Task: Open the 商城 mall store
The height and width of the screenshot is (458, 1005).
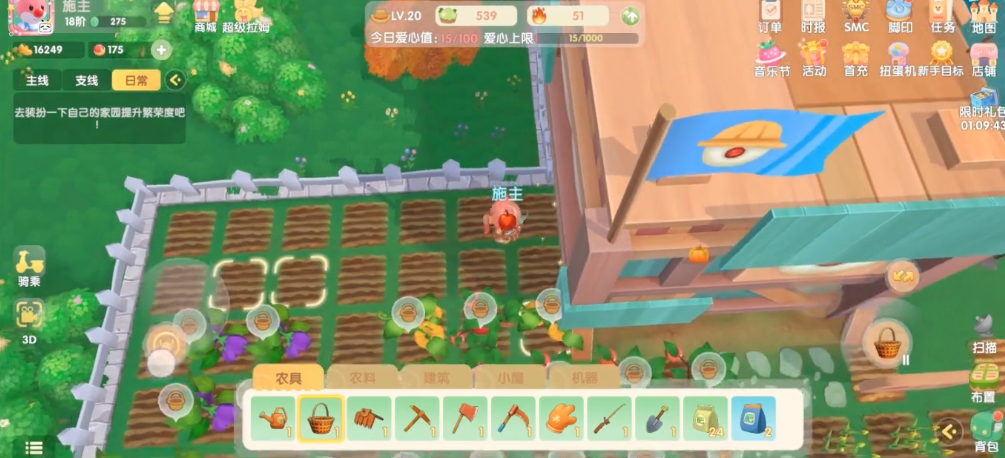Action: tap(206, 14)
